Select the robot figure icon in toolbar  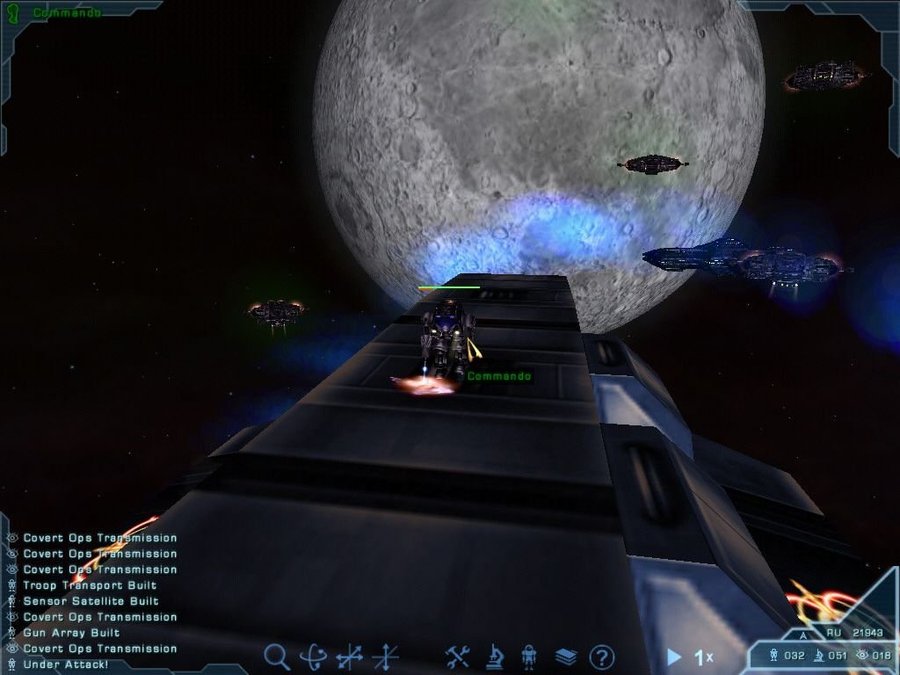pos(529,657)
